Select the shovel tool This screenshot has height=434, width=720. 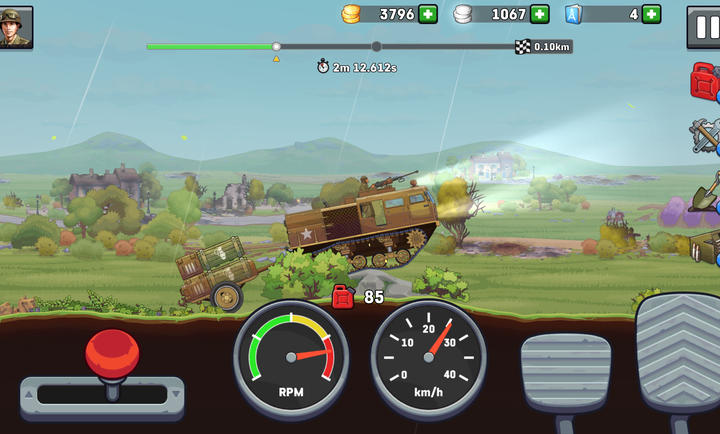pyautogui.click(x=707, y=190)
